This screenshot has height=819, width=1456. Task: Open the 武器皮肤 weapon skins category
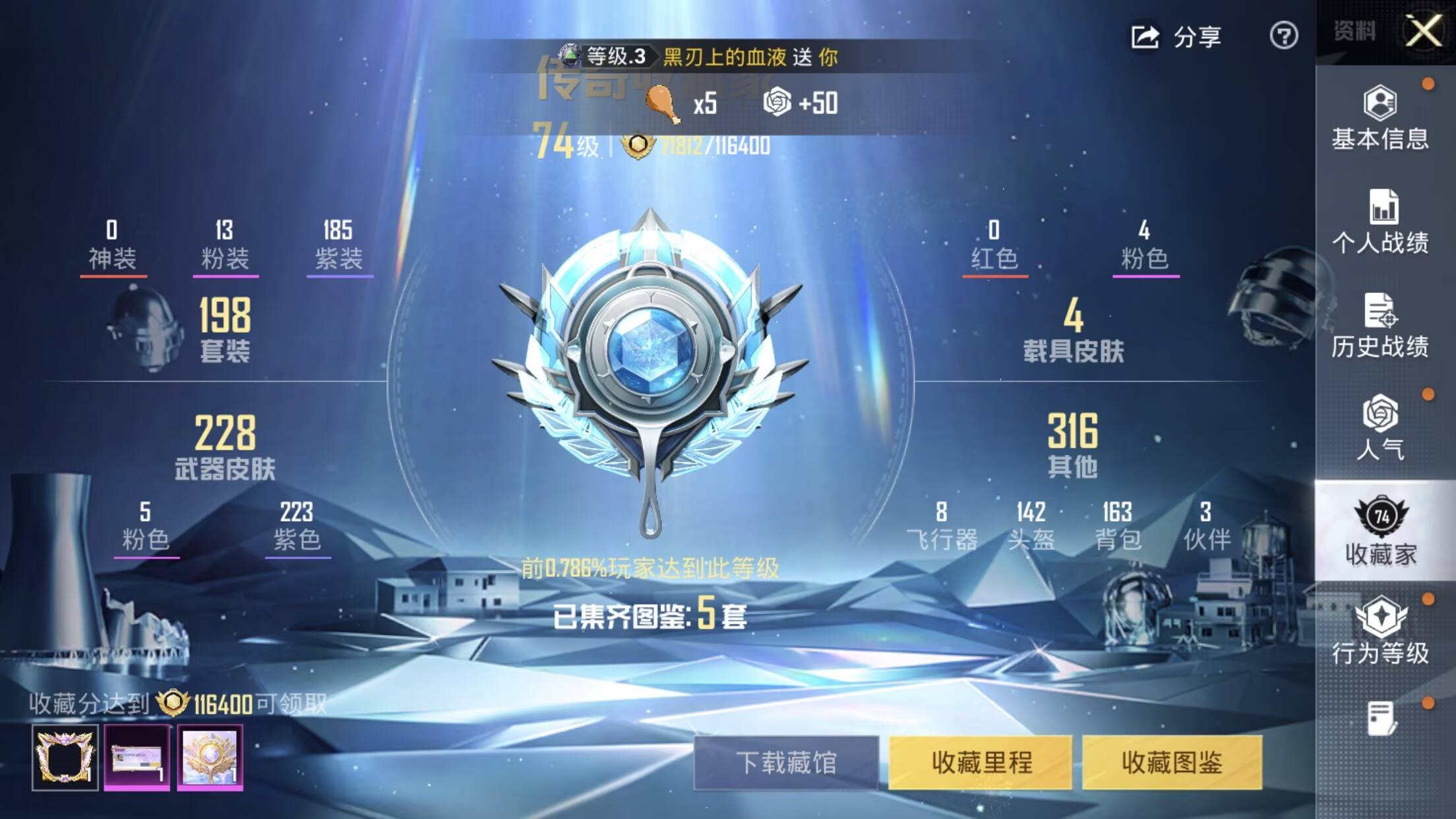tap(225, 446)
